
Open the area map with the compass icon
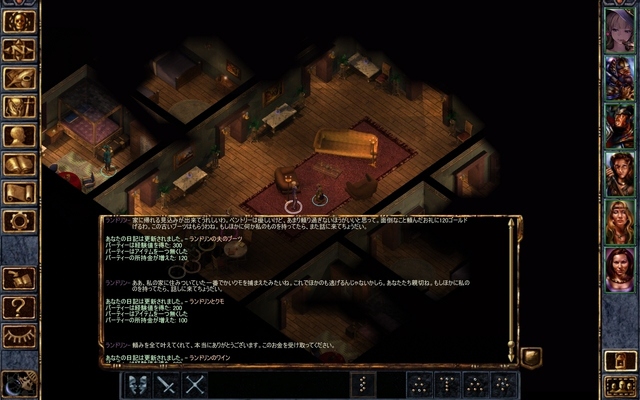click(19, 48)
